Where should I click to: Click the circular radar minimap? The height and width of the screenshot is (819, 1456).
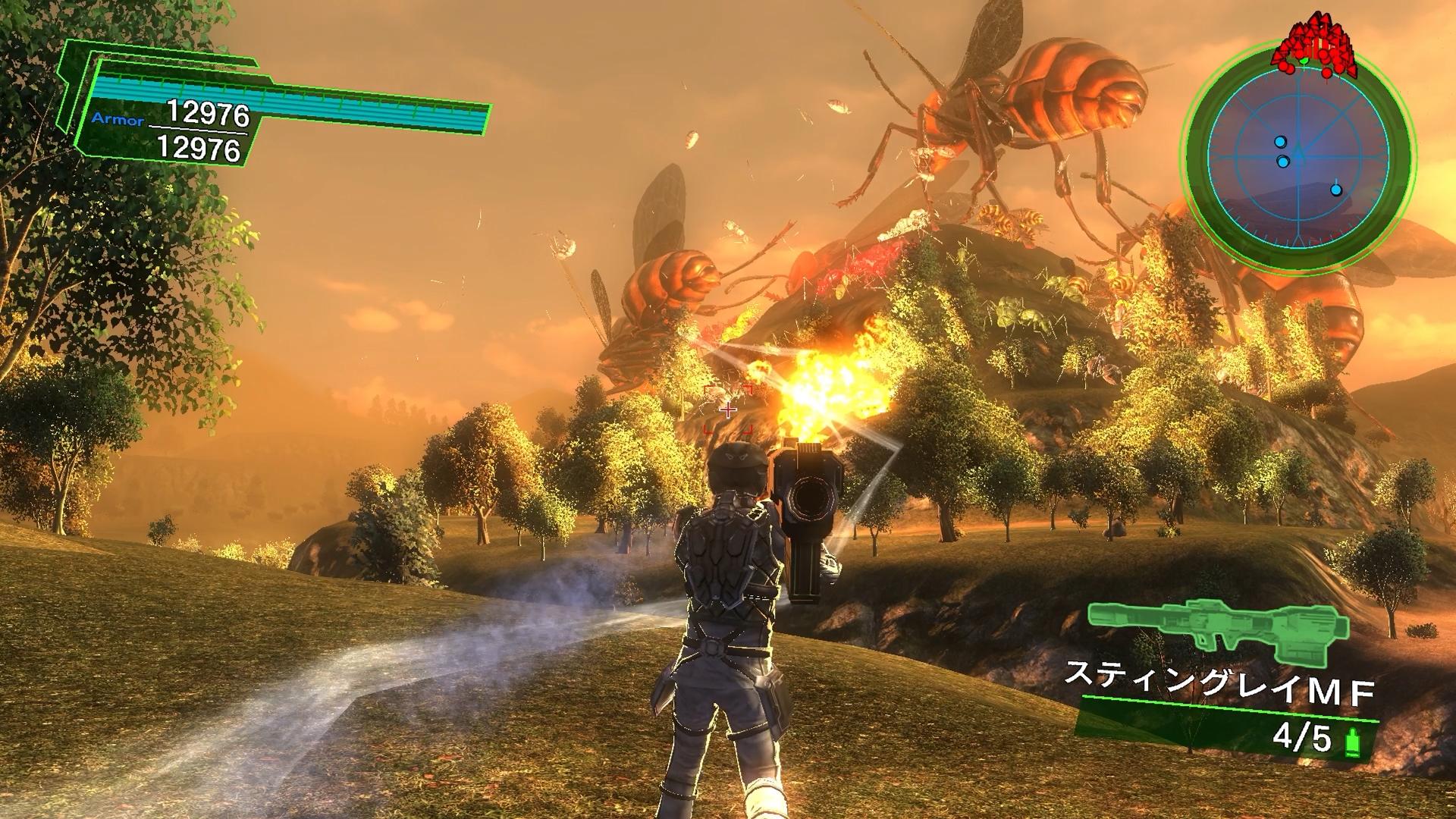[x=1298, y=157]
